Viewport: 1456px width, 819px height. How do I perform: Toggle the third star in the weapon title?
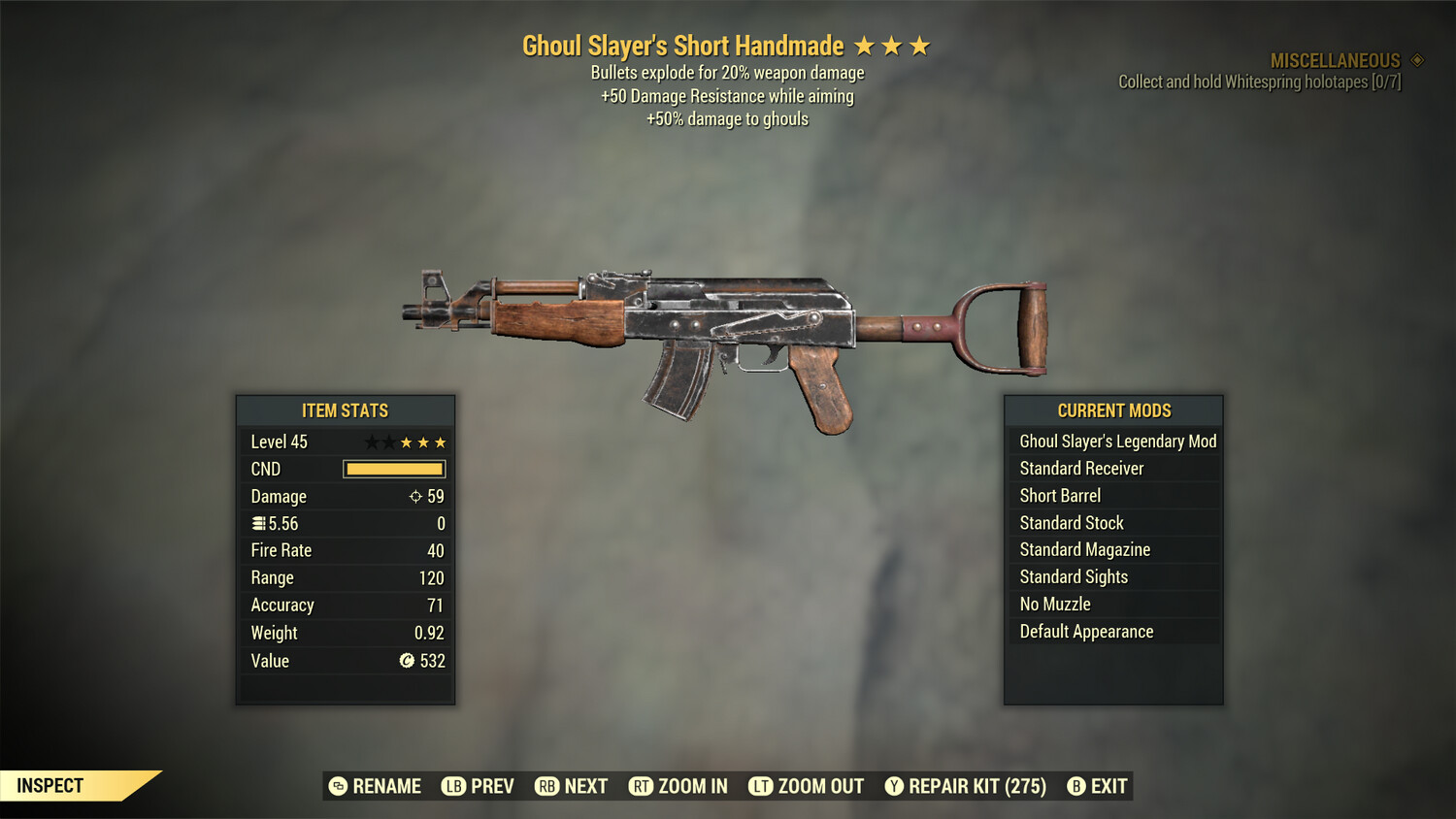pyautogui.click(x=918, y=45)
